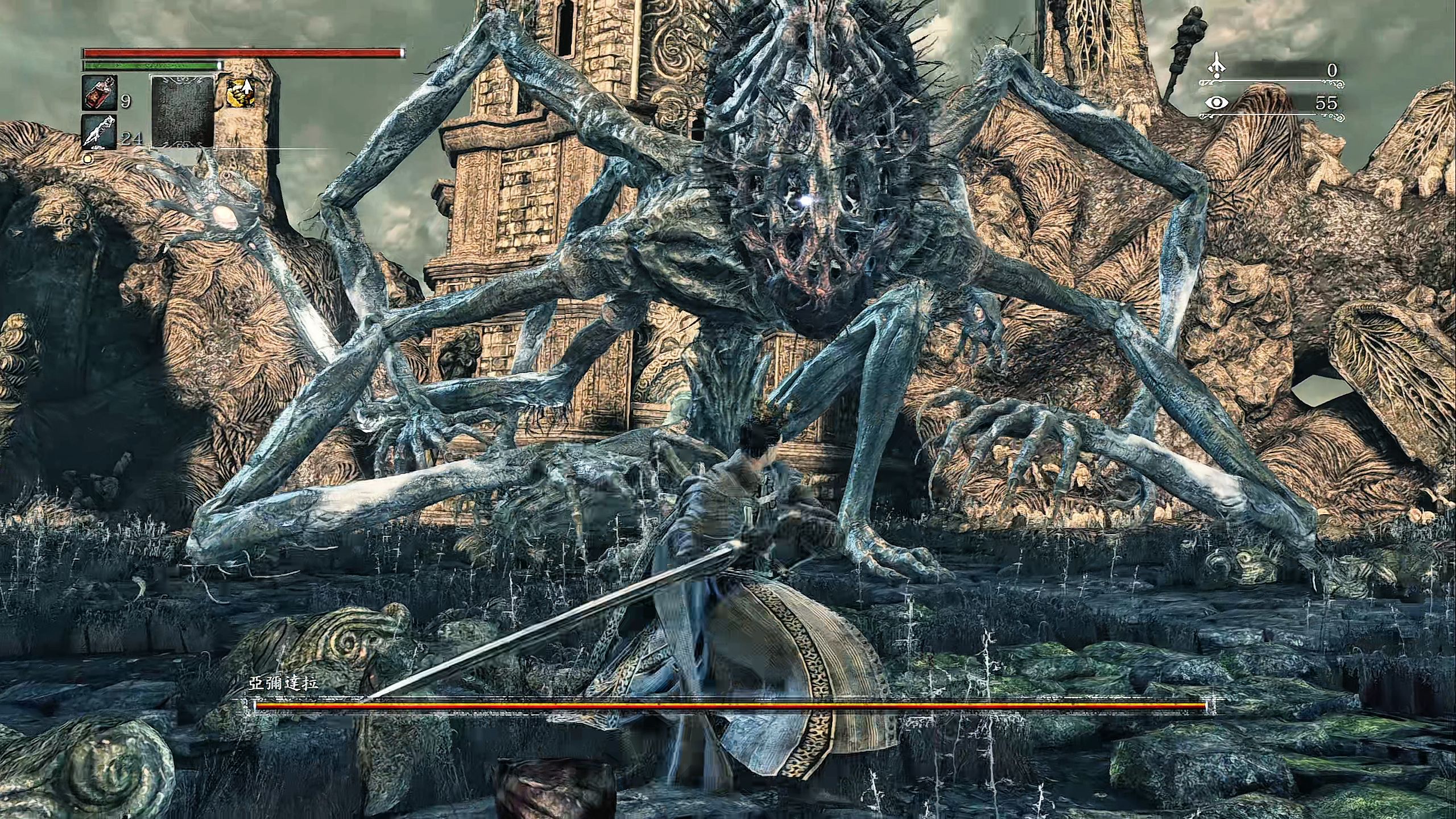Screen dimensions: 1456x819
Task: Select the empty quick item slot
Action: [182, 111]
